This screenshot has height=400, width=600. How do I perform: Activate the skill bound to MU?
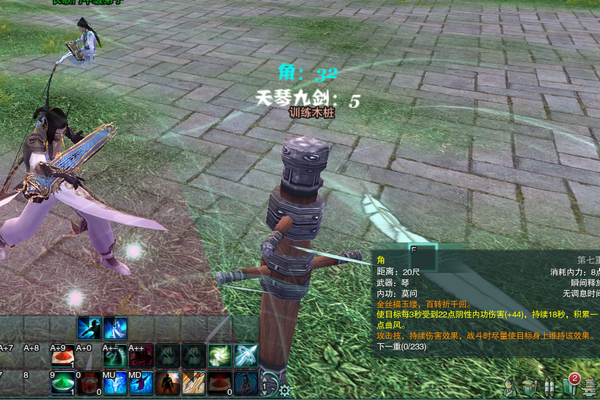[115, 382]
